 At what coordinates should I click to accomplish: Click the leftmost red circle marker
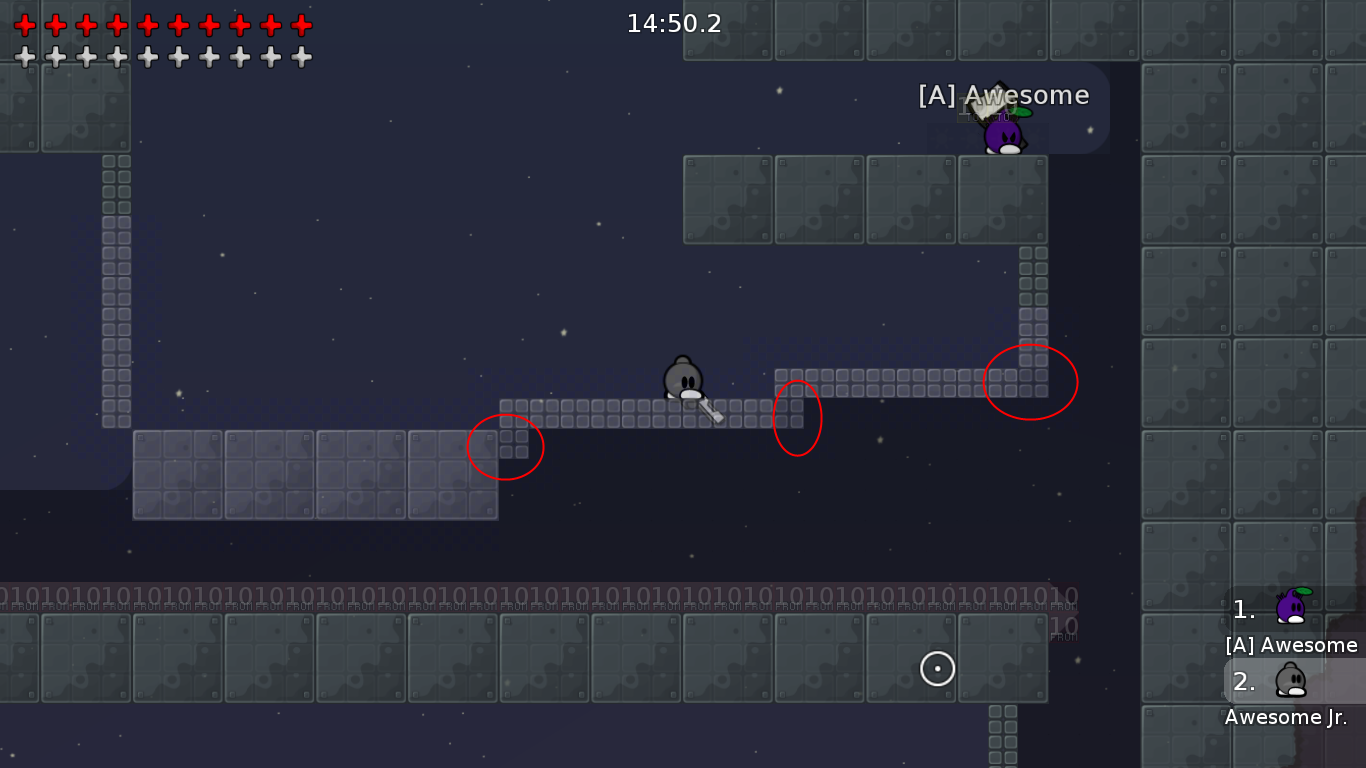pyautogui.click(x=506, y=447)
